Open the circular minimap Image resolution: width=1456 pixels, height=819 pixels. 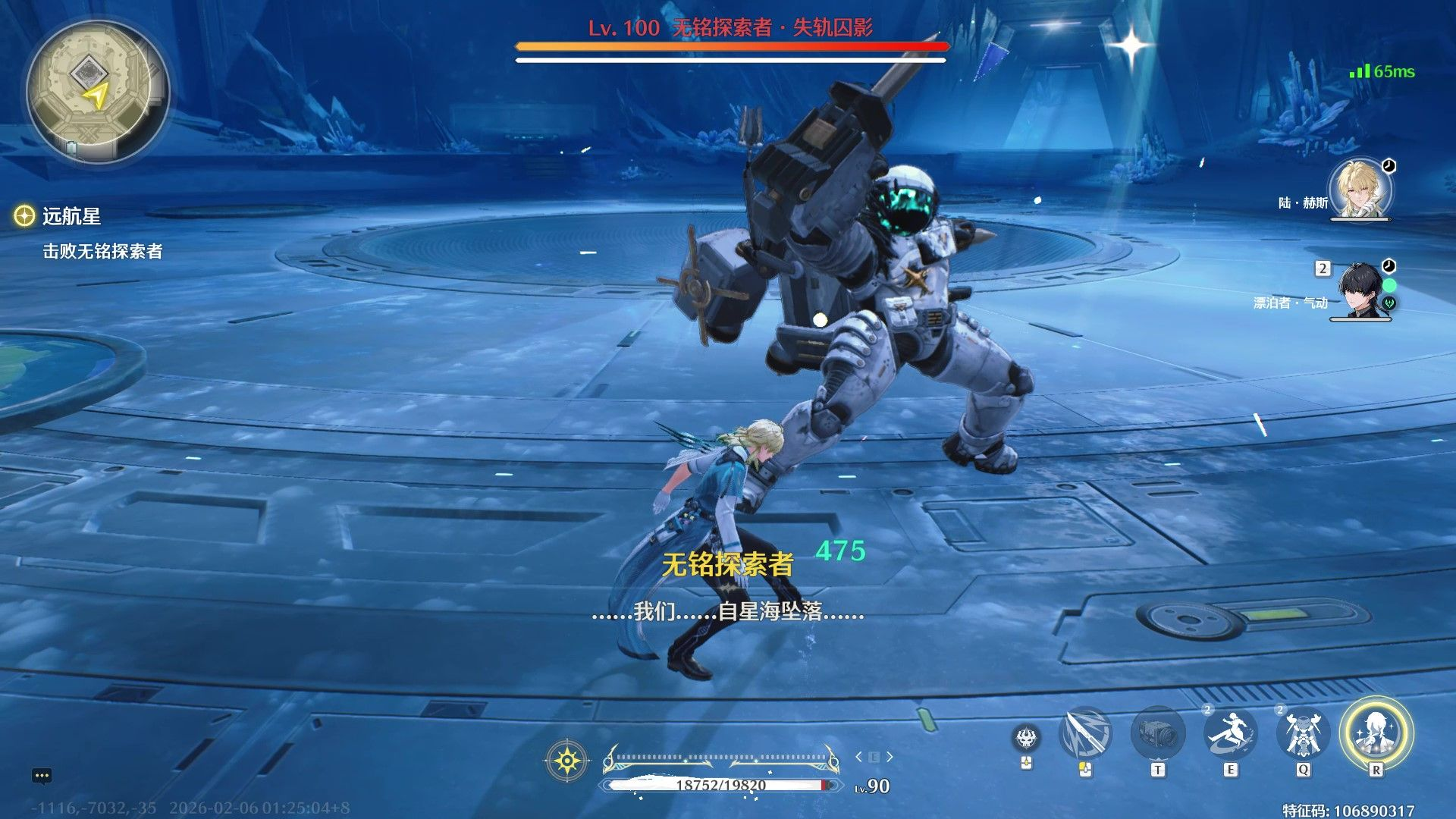coord(96,92)
